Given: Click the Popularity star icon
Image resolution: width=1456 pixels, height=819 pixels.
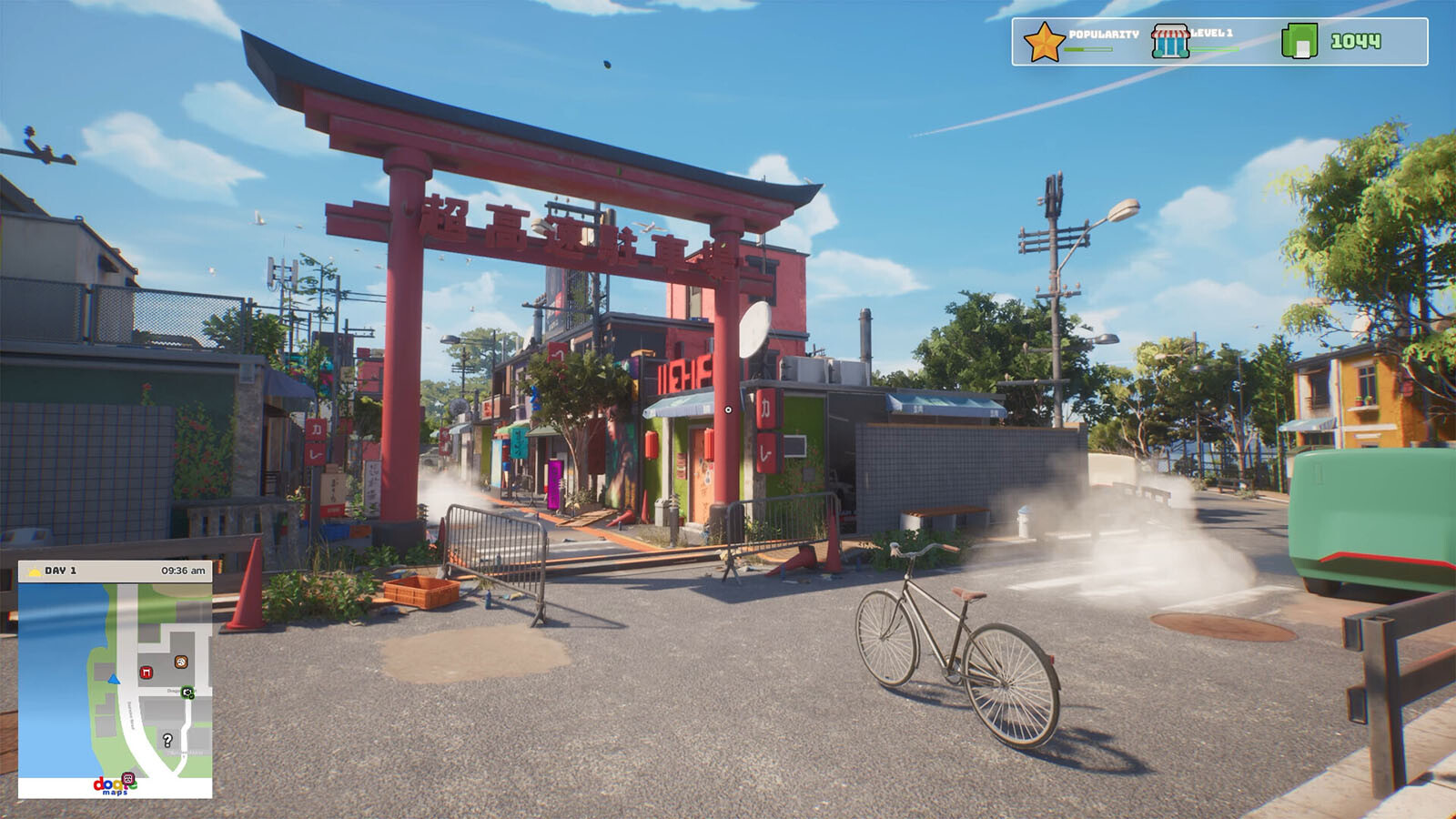Looking at the screenshot, I should (1043, 42).
